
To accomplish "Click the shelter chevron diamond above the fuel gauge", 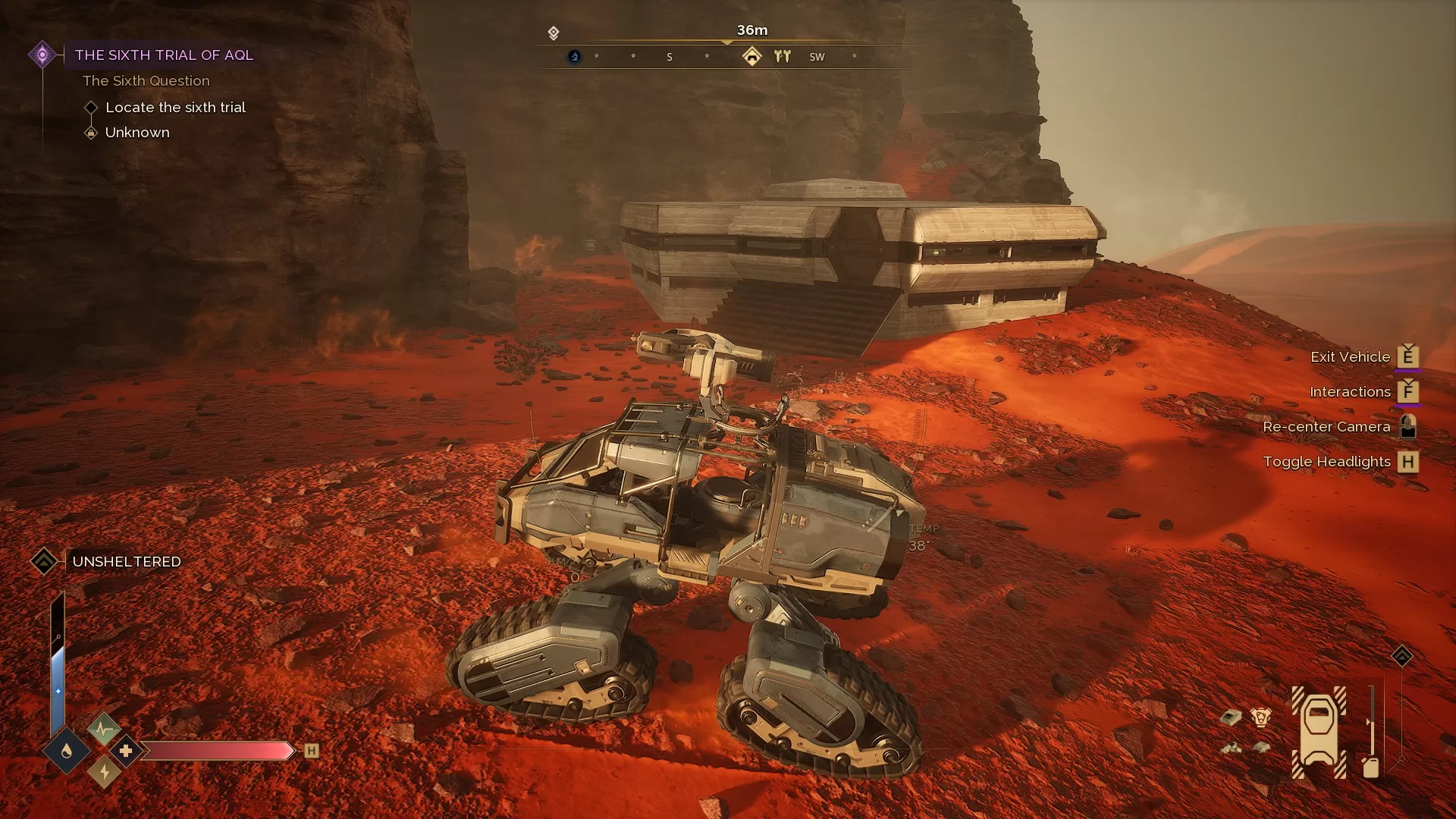I will tap(1401, 656).
